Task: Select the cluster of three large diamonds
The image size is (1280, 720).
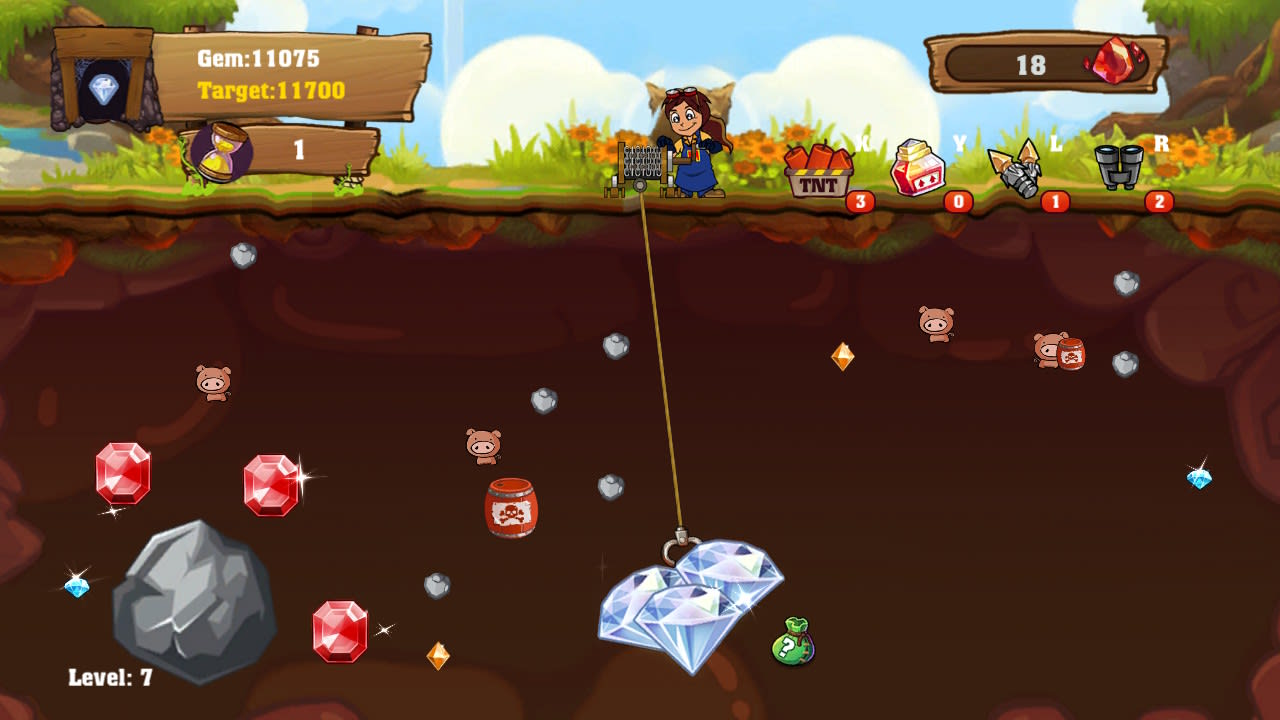Action: coord(685,600)
